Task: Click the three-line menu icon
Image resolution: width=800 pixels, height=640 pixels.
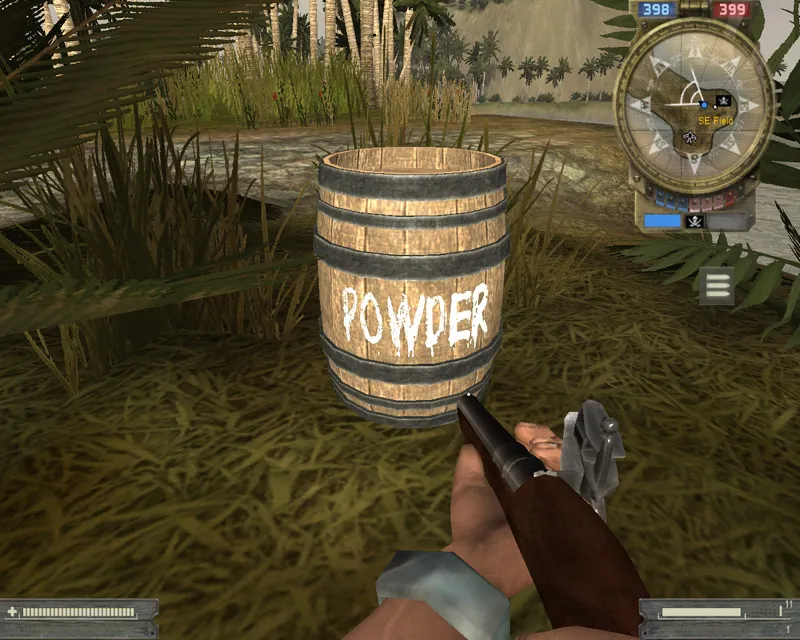Action: point(716,285)
